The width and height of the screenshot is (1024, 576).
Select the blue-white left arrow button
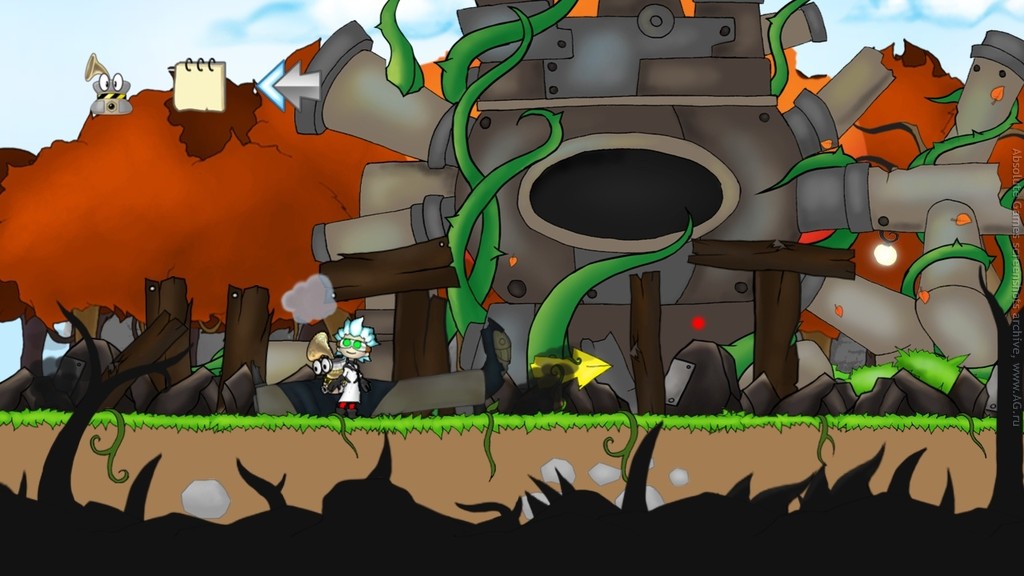(289, 86)
